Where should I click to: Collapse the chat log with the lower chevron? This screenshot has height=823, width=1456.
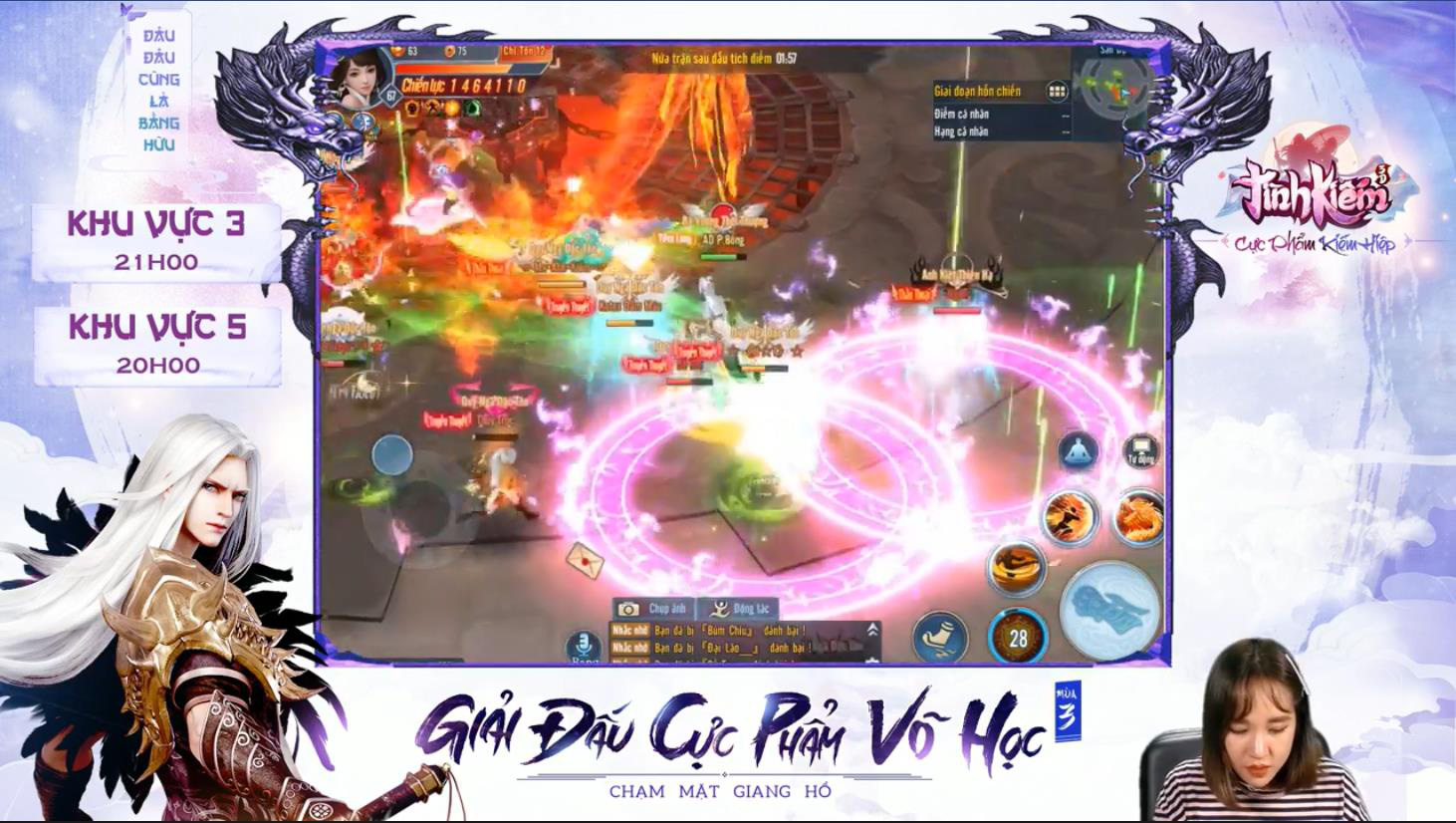[872, 661]
